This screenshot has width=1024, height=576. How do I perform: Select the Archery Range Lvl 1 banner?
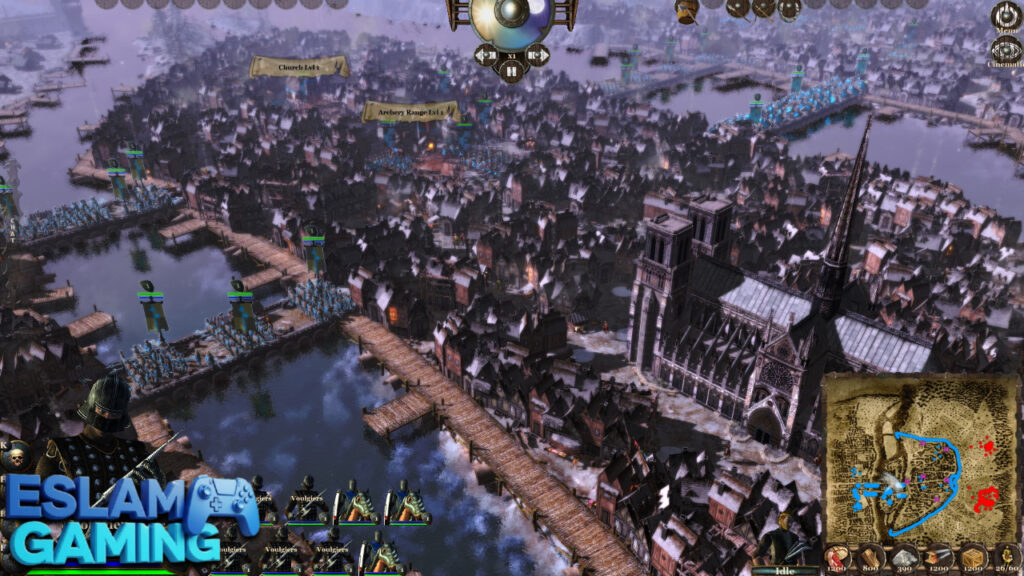point(410,111)
